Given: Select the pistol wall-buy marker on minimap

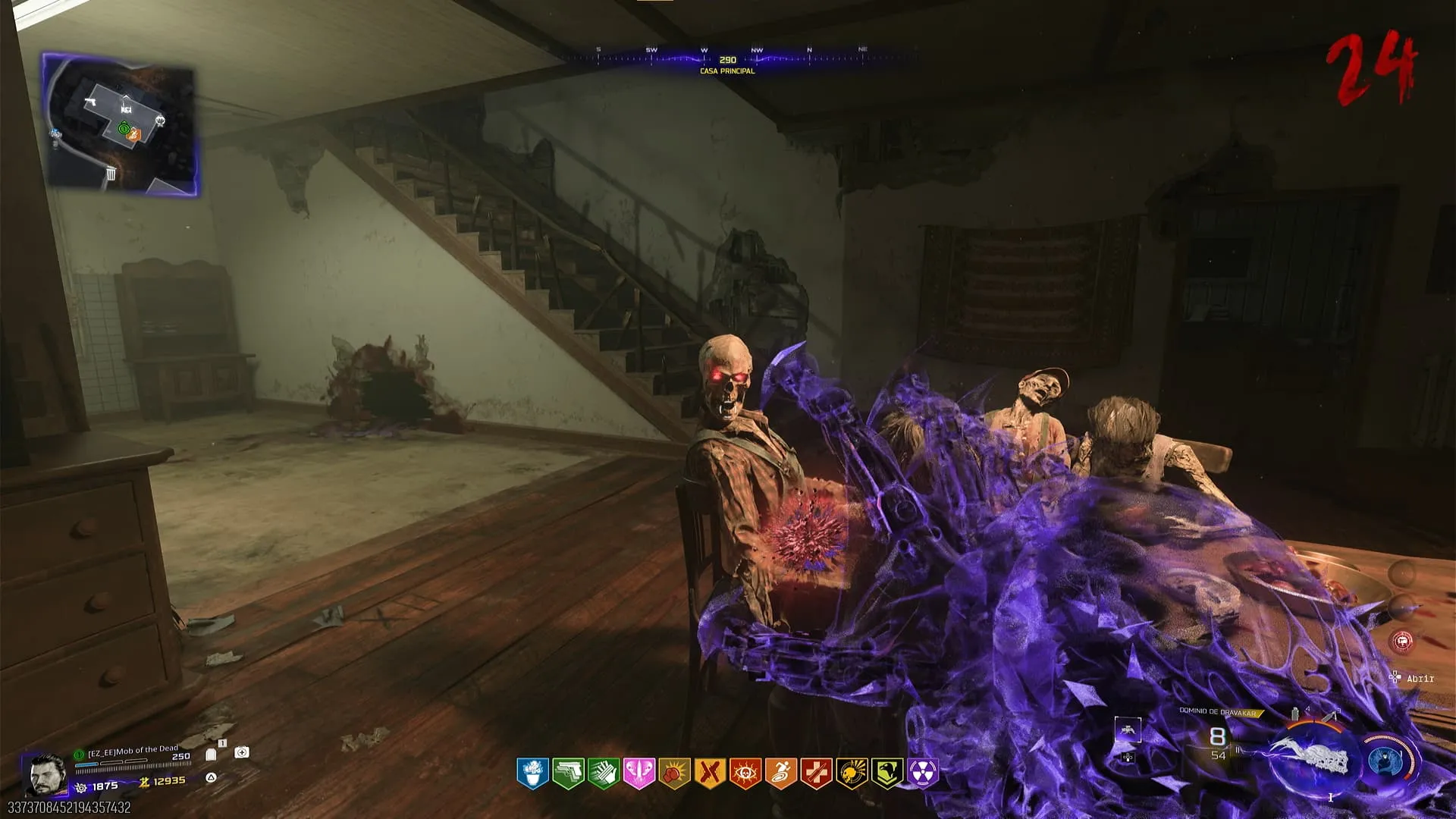Looking at the screenshot, I should click(91, 102).
